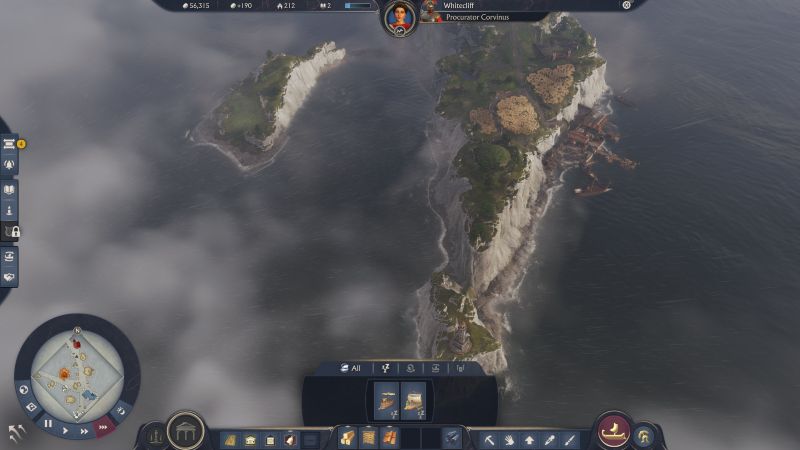
Task: Choose the upgrade arrow tool
Action: [529, 439]
